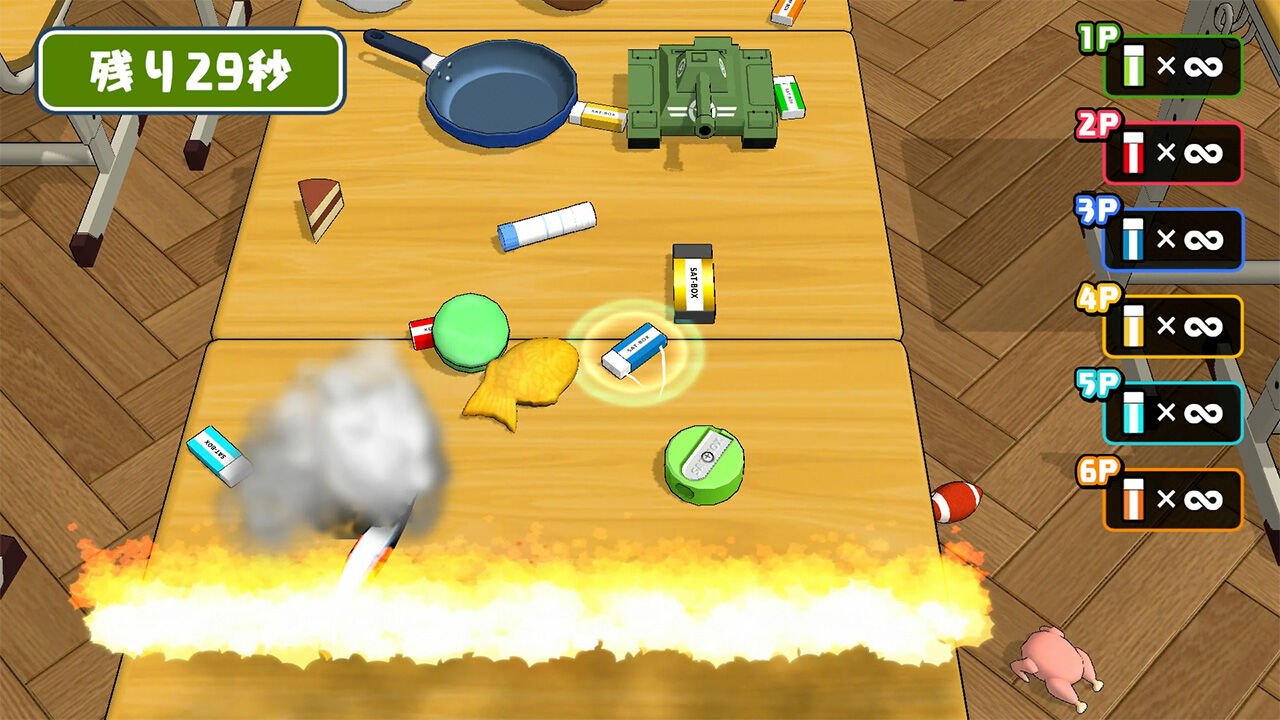
Task: Click the glowing SAT-BOX eraser on the table
Action: point(635,349)
